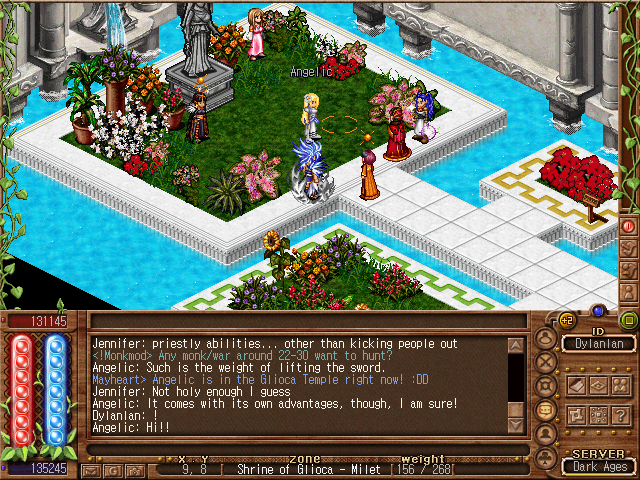This screenshot has width=640, height=480.
Task: Open the mail envelope button
Action: pos(92,469)
